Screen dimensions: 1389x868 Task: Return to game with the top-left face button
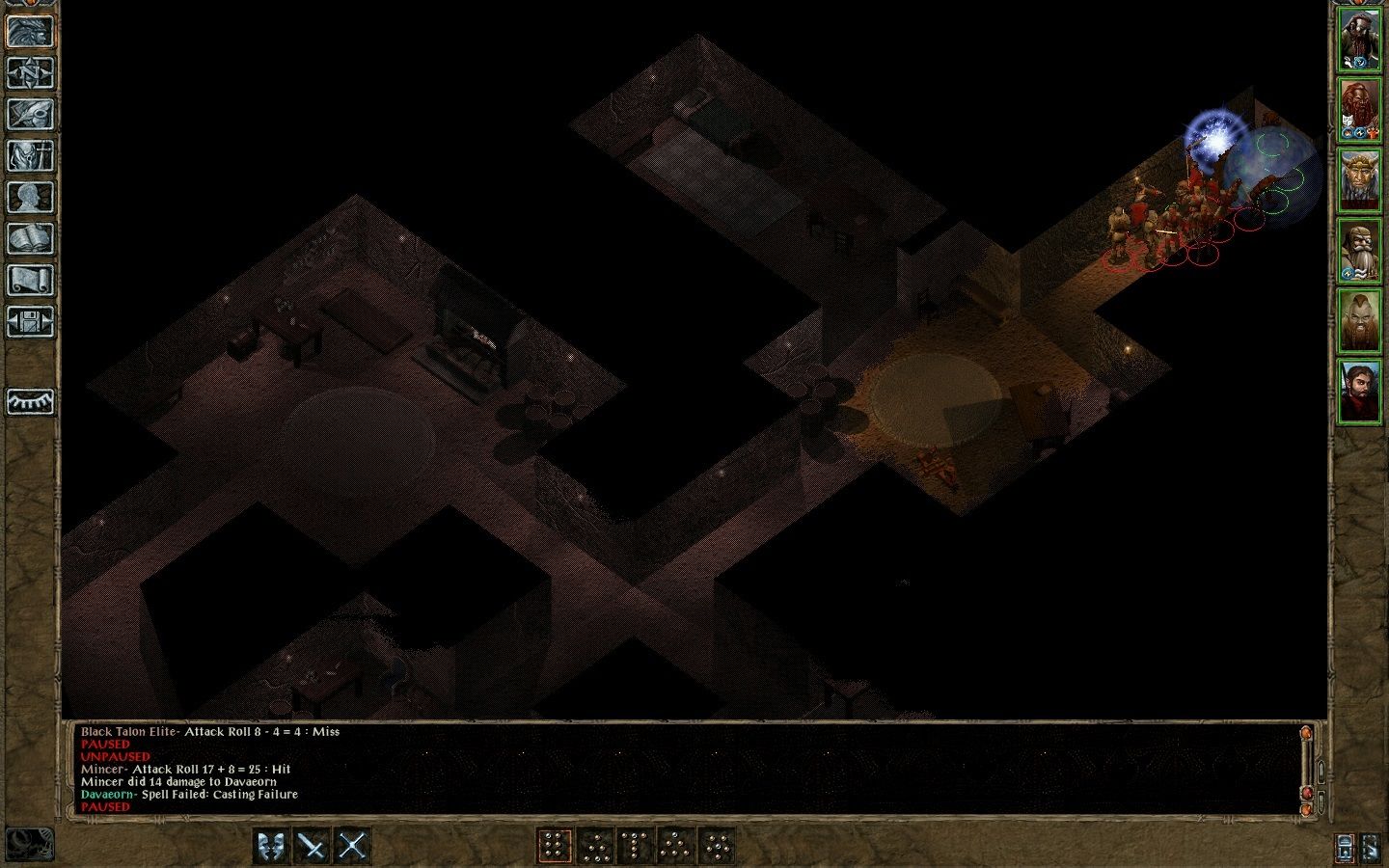(30, 32)
